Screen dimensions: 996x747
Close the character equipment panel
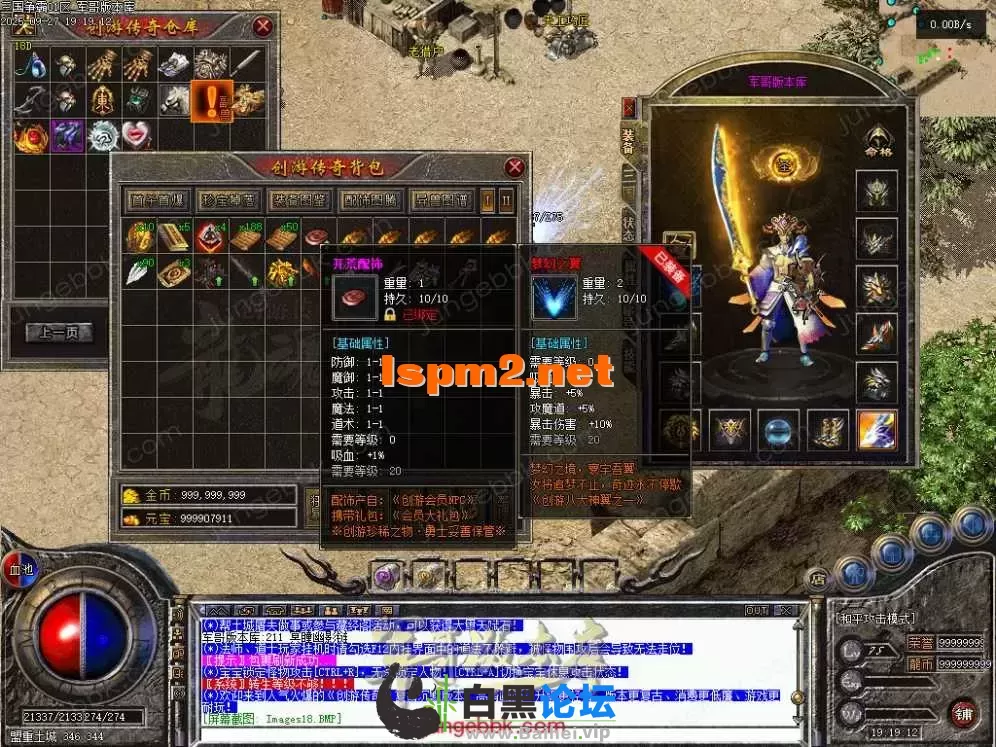coord(629,106)
